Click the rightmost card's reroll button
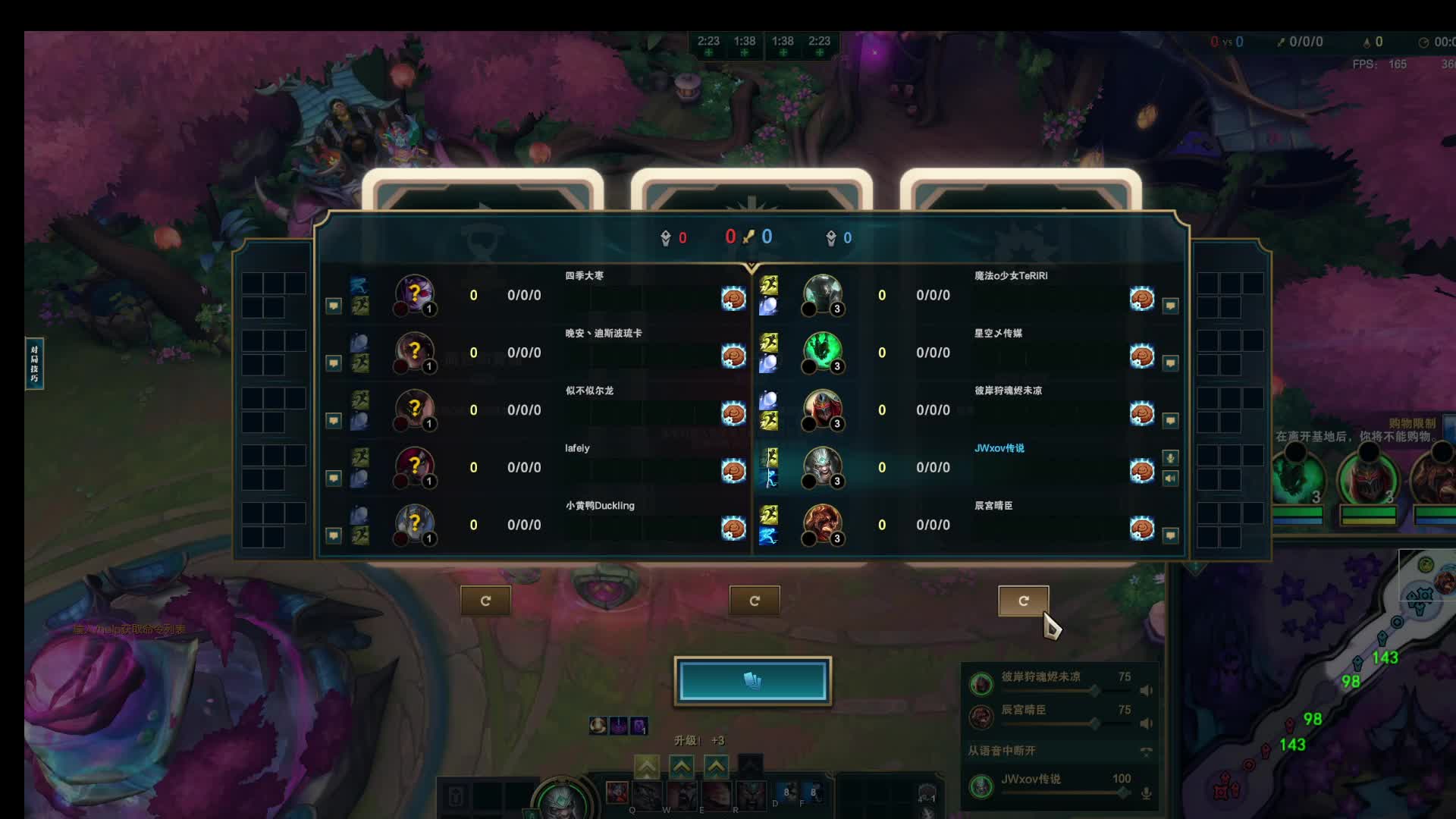The width and height of the screenshot is (1456, 819). click(1023, 601)
